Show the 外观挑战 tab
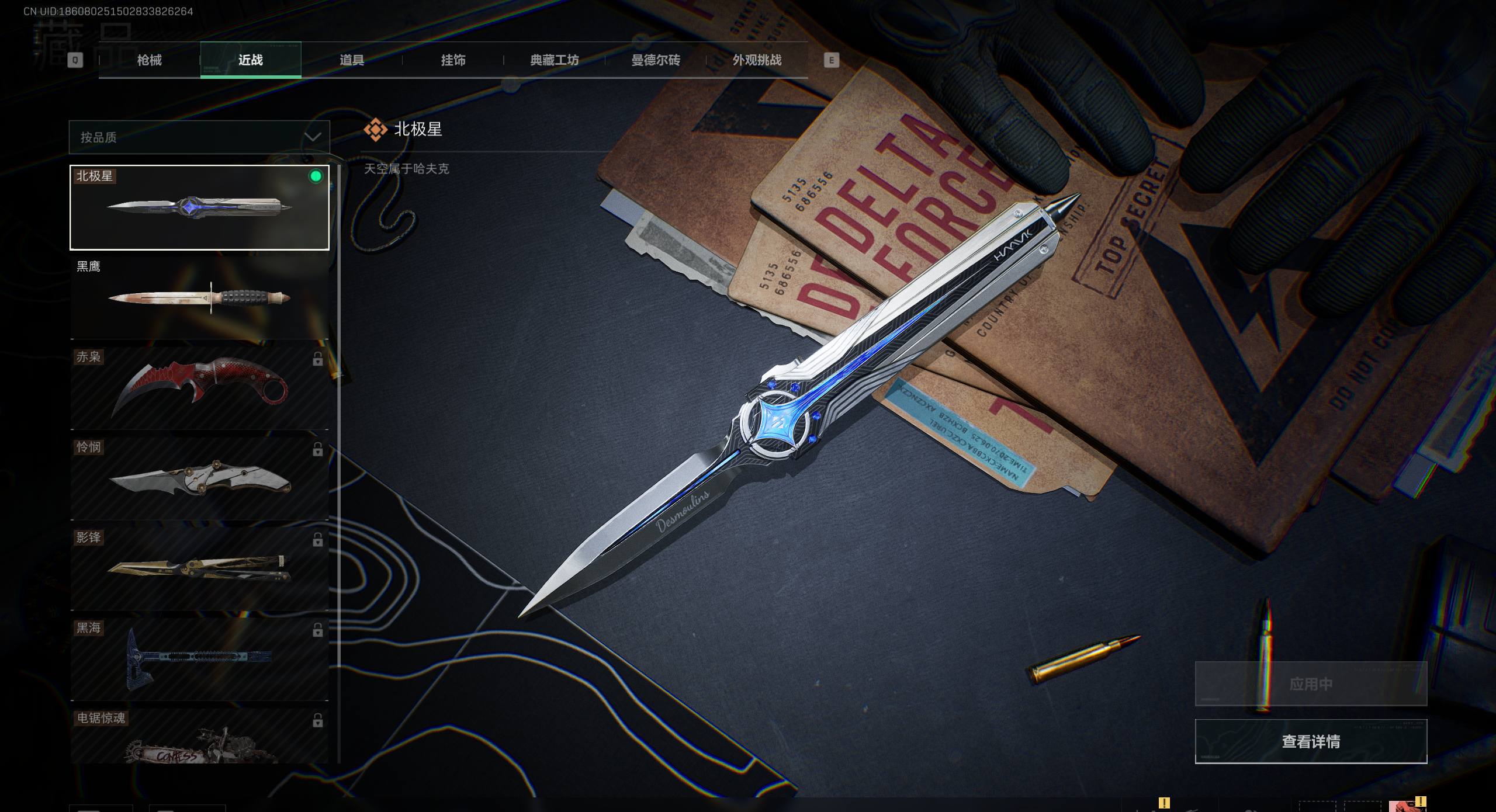This screenshot has height=812, width=1496. (757, 60)
